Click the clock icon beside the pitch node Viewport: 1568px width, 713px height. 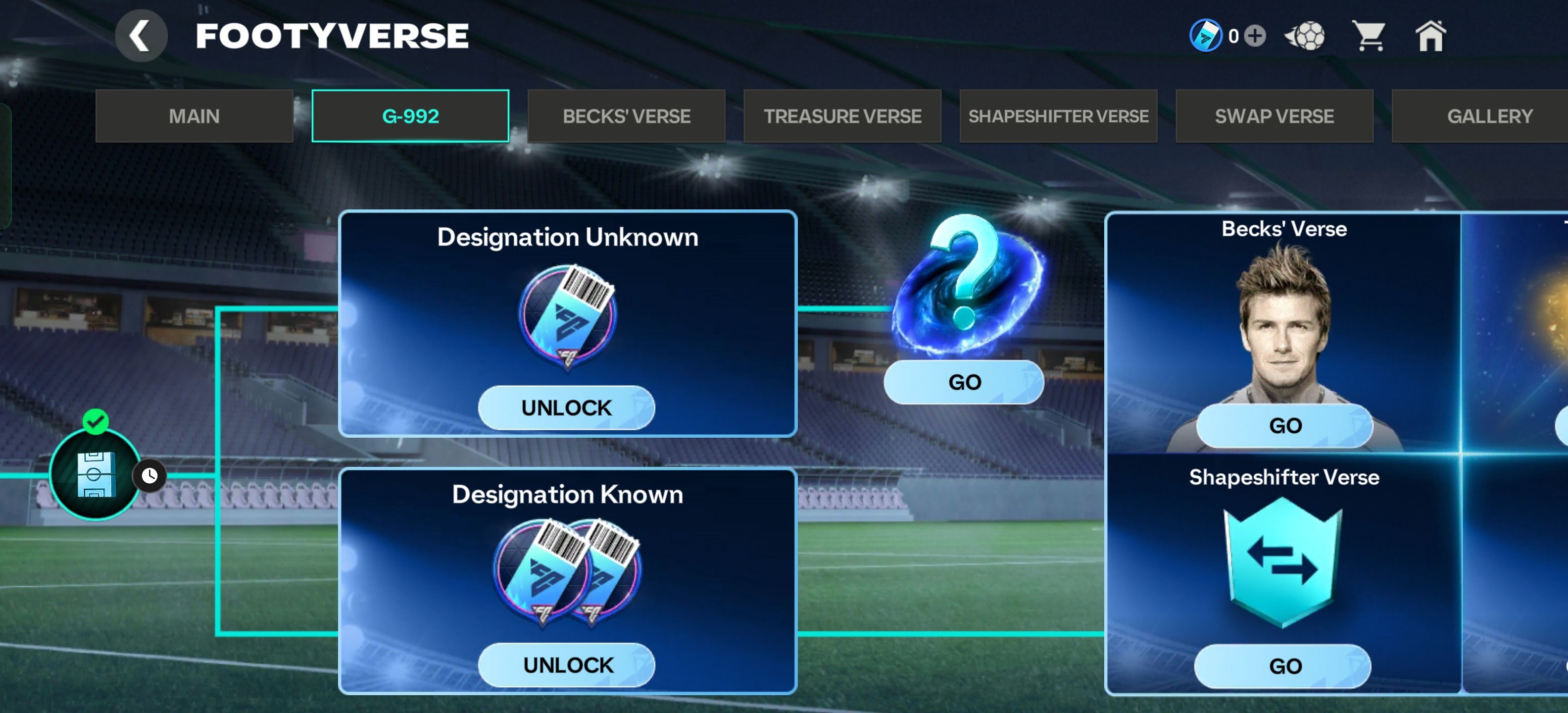(150, 475)
